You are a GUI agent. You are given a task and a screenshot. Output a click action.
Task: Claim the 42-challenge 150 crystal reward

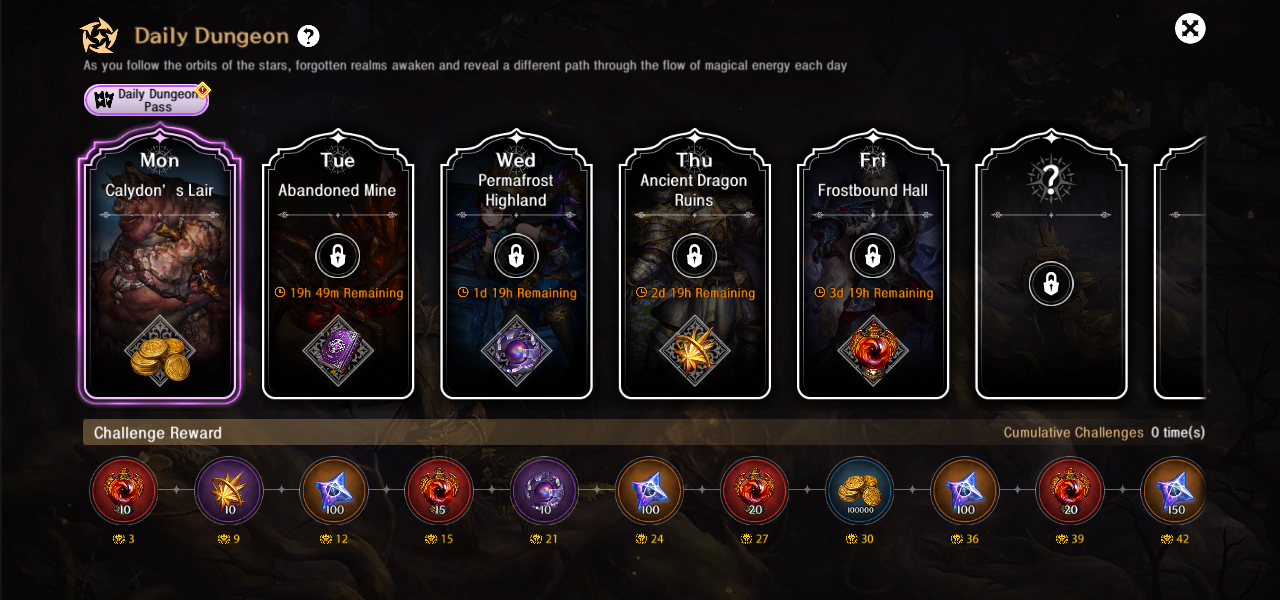[x=1174, y=491]
